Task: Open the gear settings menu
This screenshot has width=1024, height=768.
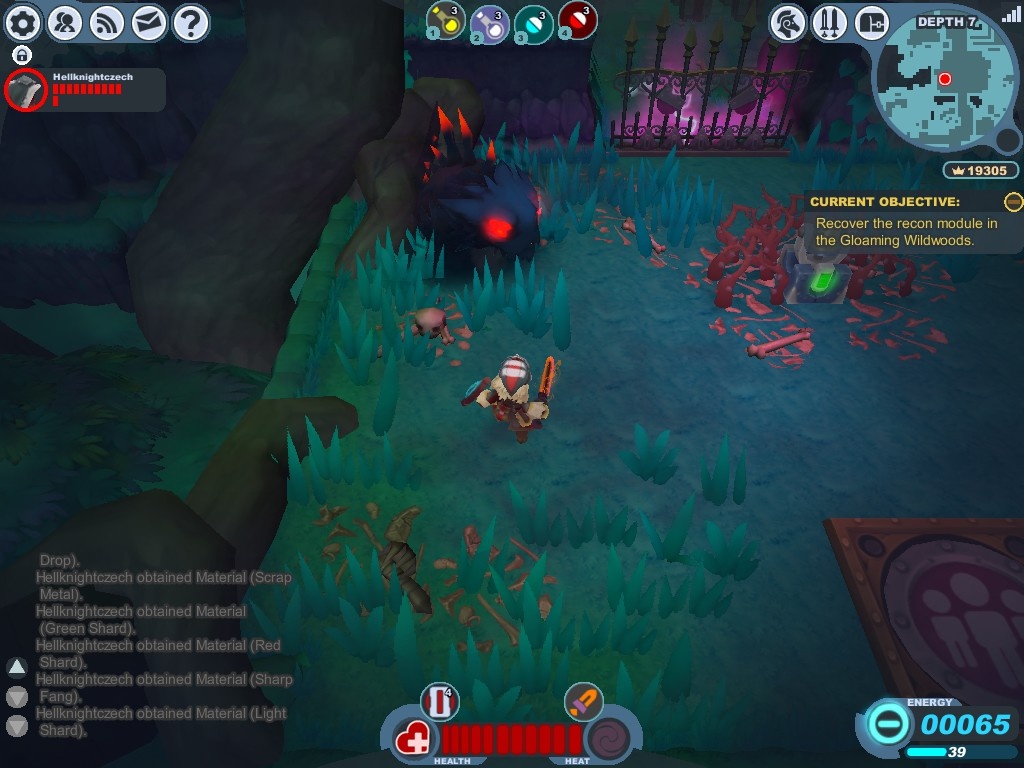Action: tap(23, 22)
